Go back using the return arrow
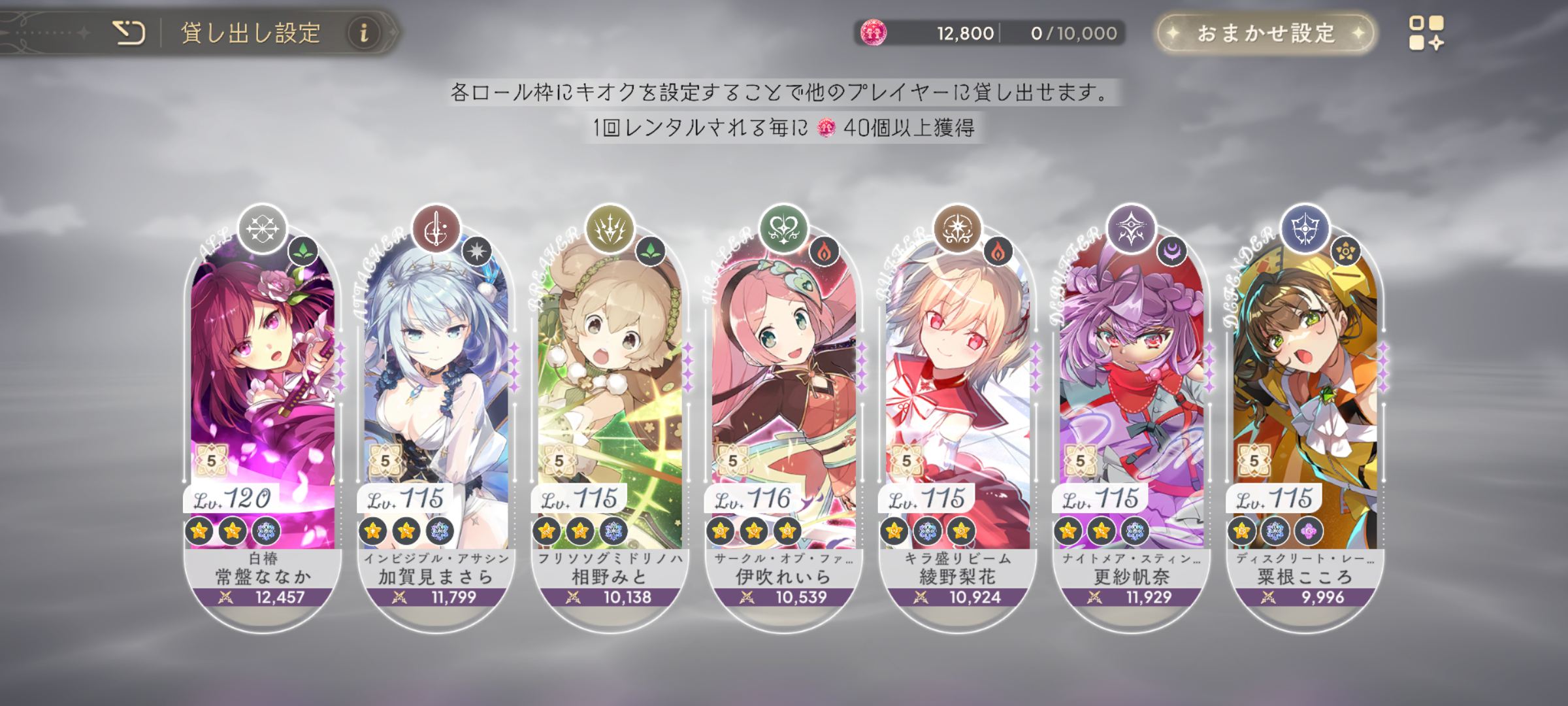The height and width of the screenshot is (706, 1568). [129, 33]
